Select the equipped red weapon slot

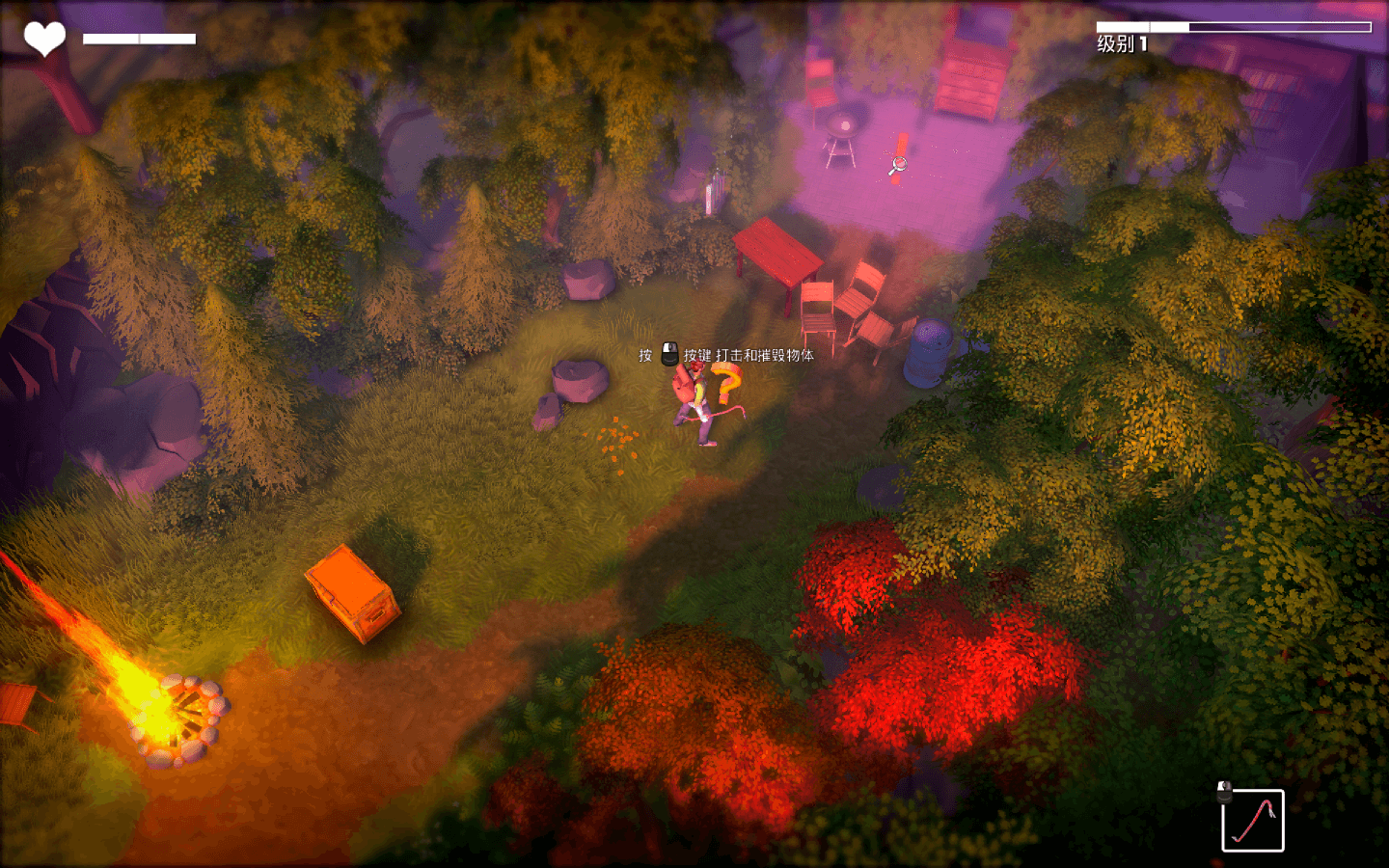1252,821
